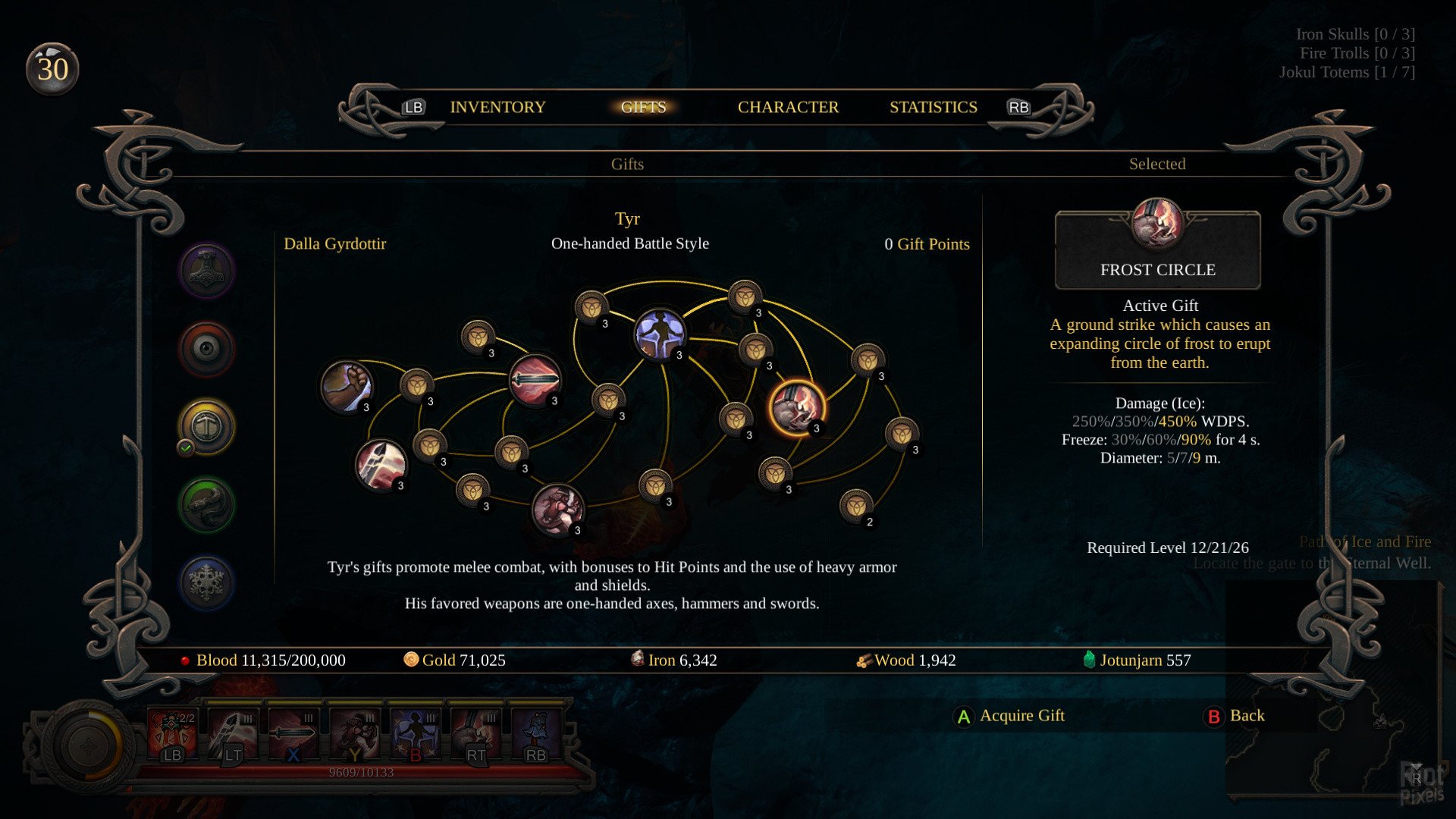Choose the purple Thor hammer god icon
1456x819 pixels.
[206, 271]
